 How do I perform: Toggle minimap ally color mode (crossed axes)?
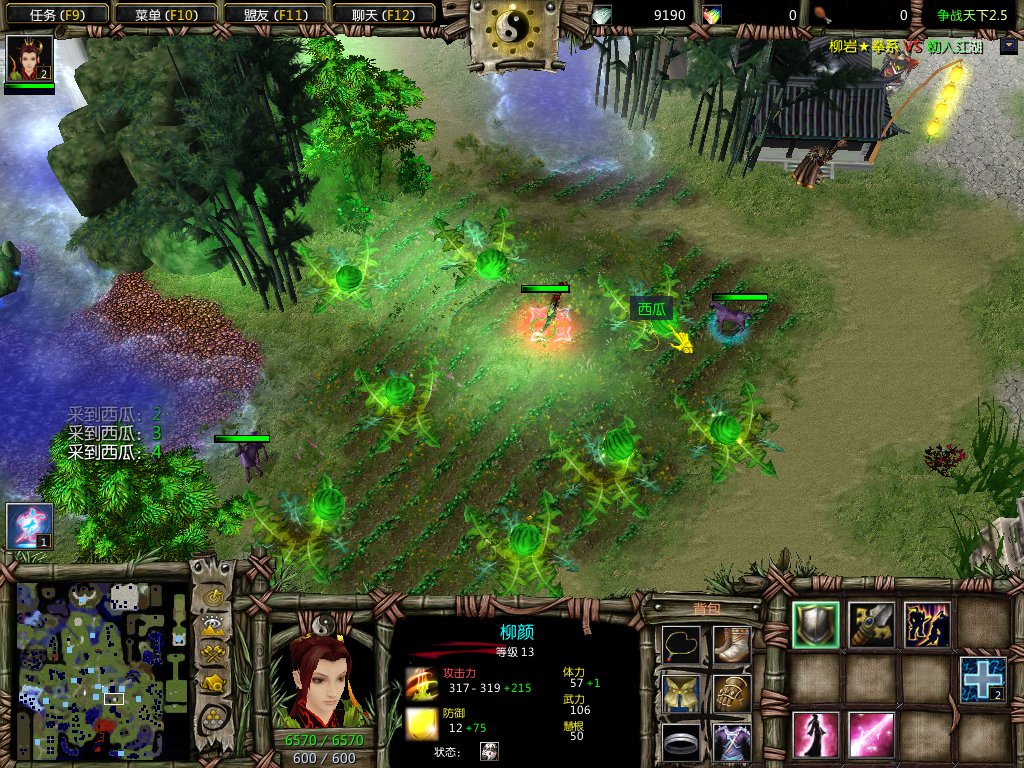pyautogui.click(x=213, y=655)
